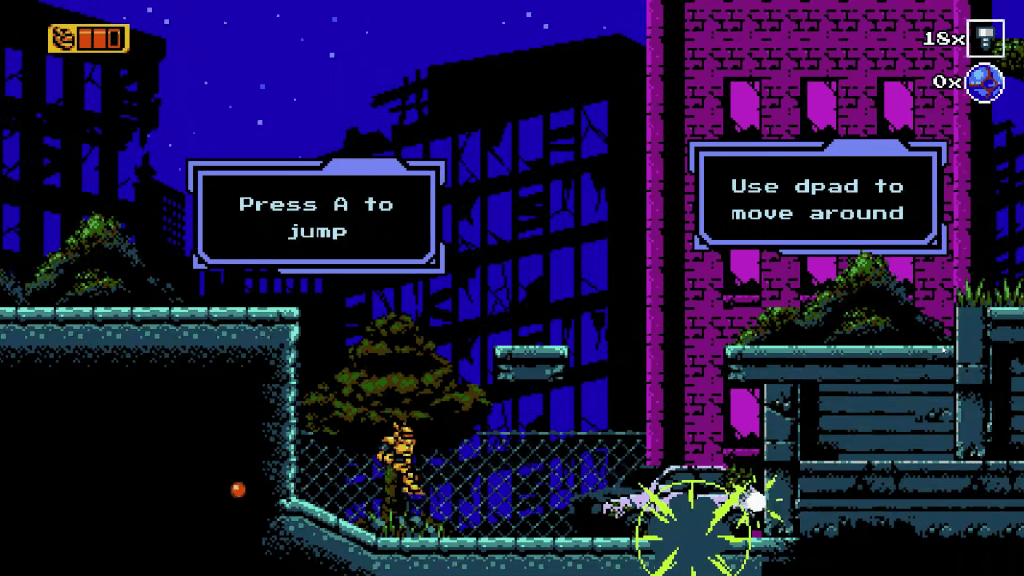This screenshot has width=1024, height=576.
Task: Select the blue cracked orb icon
Action: point(984,82)
